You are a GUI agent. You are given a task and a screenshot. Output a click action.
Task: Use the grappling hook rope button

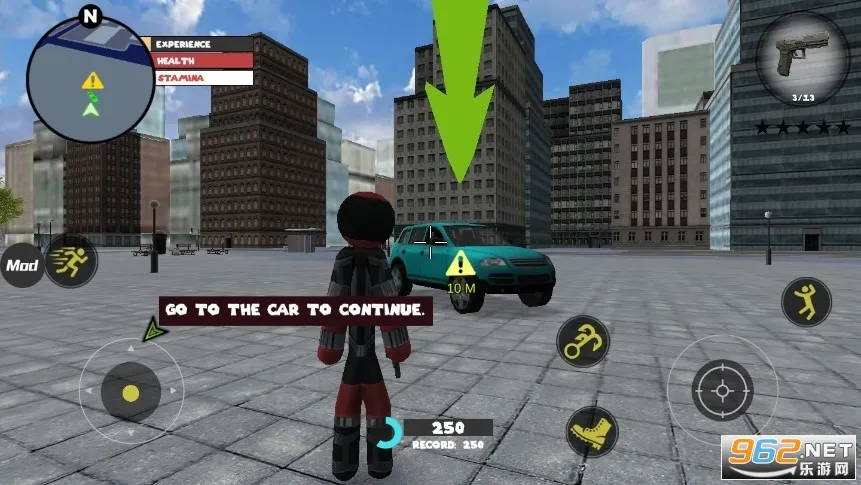coord(583,341)
